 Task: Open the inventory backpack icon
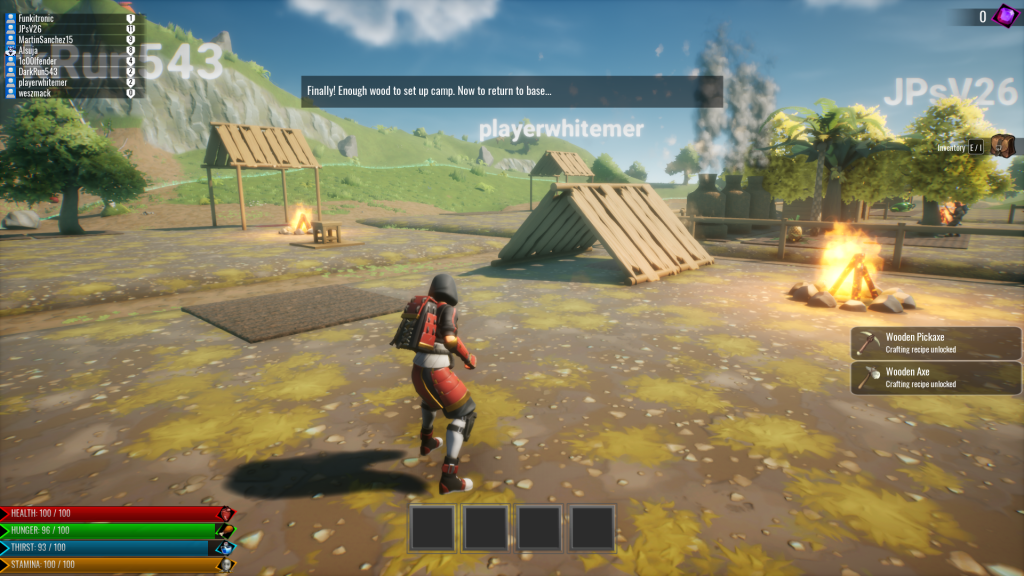pyautogui.click(x=1002, y=147)
